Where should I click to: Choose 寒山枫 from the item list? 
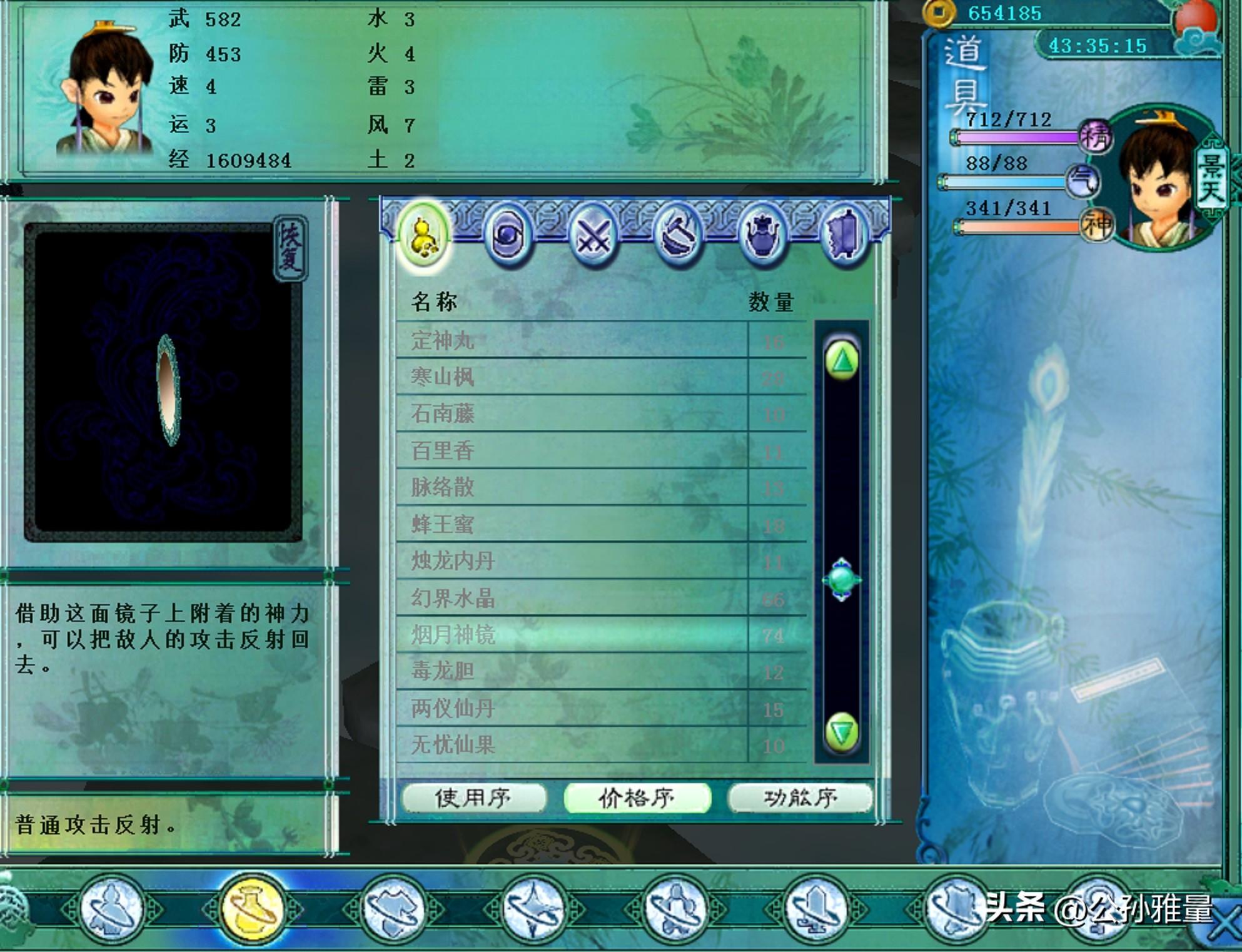coord(569,377)
